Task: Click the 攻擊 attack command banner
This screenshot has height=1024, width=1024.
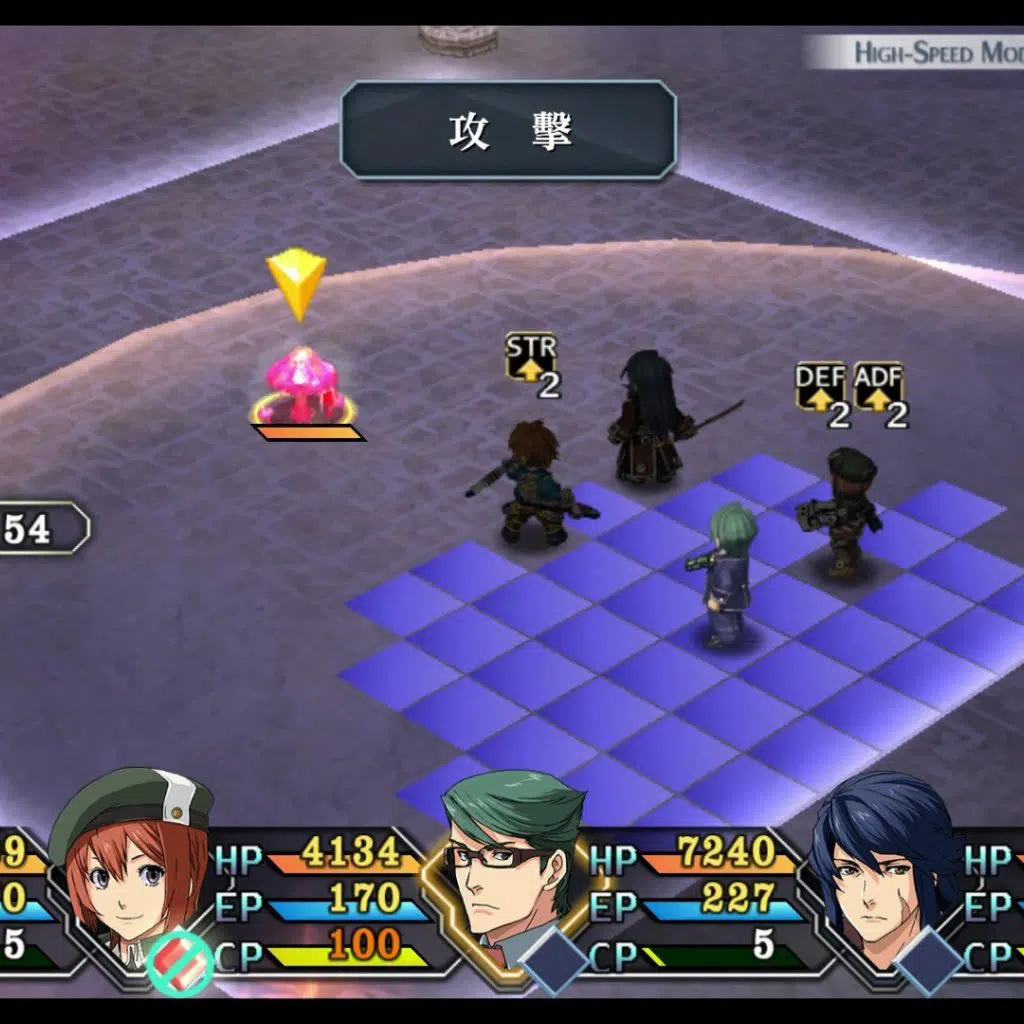Action: (508, 131)
